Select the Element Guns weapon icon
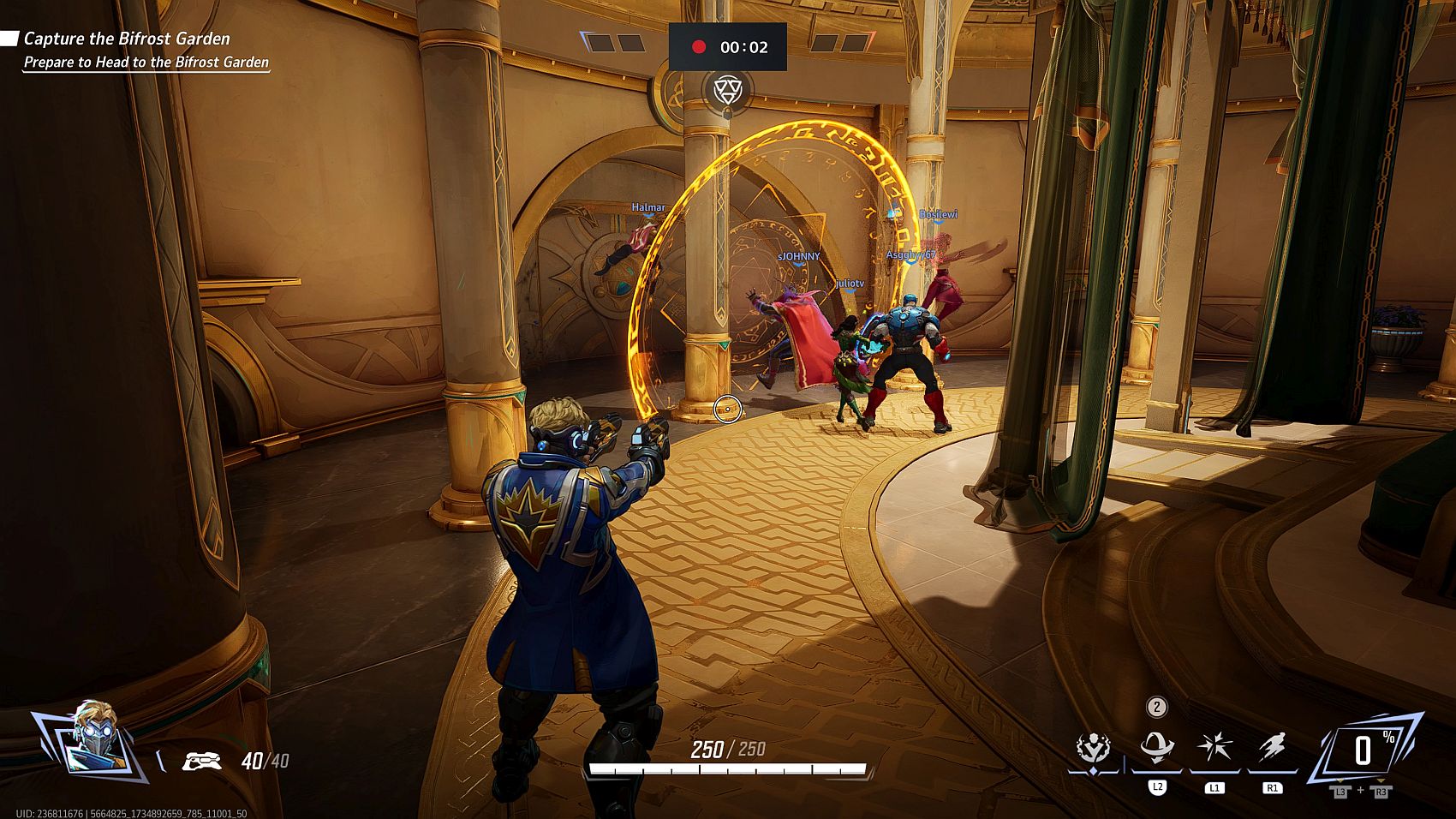The width and height of the screenshot is (1456, 819). pos(202,761)
